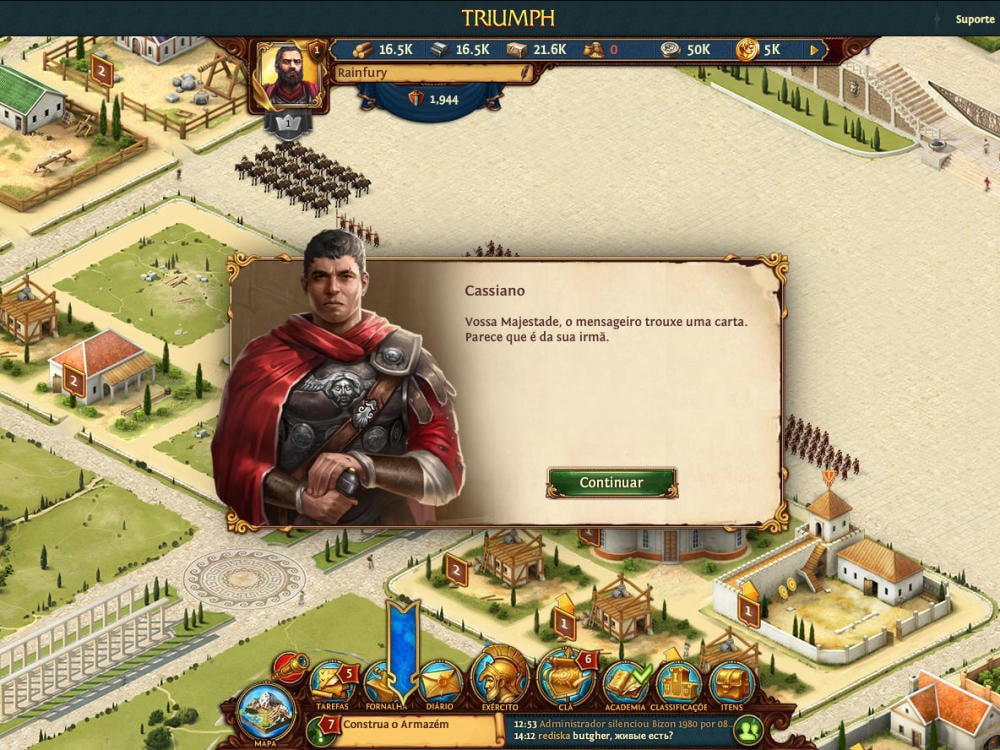Open the Academia book icon

coord(625,683)
